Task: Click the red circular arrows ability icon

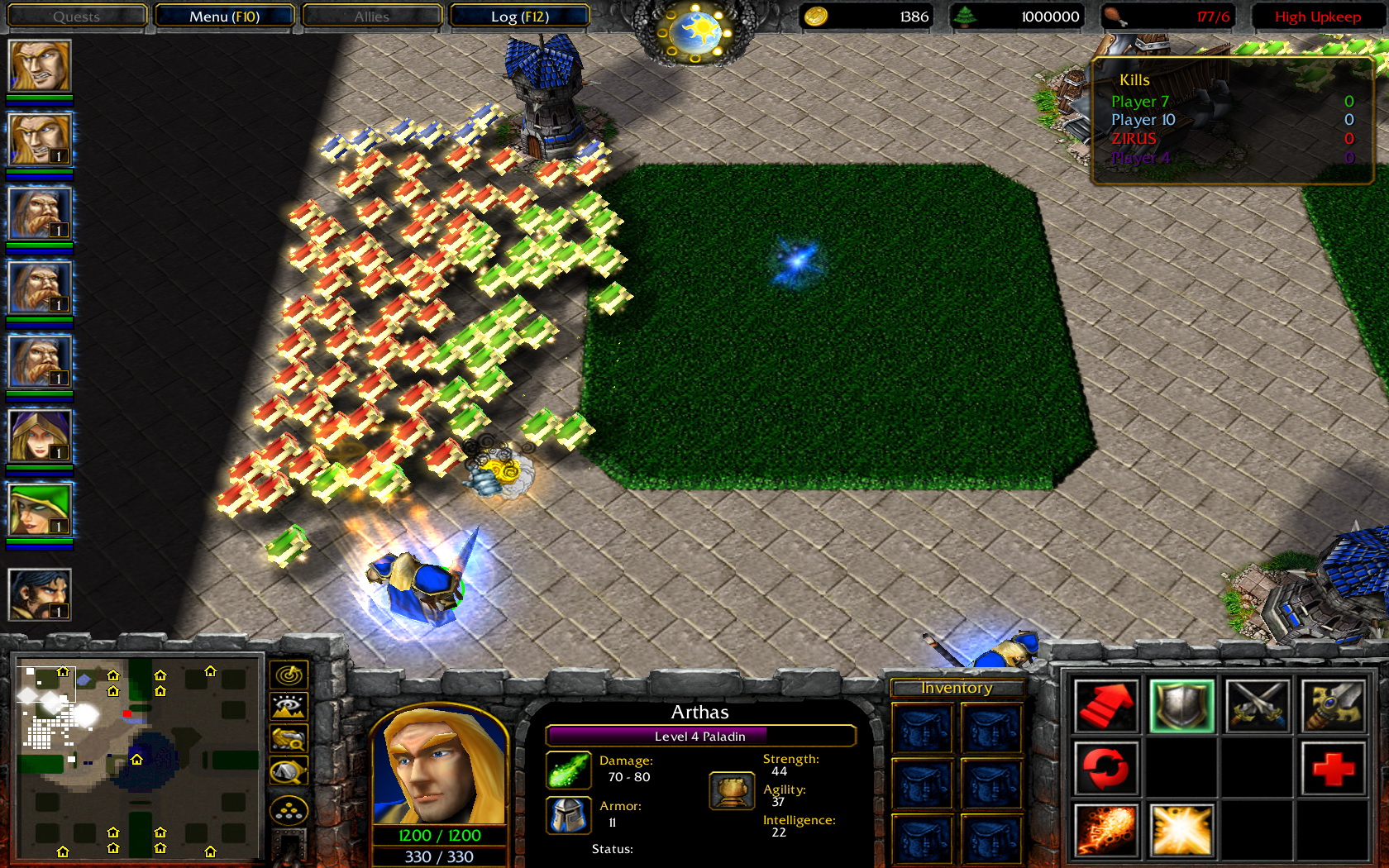Action: coord(1107,768)
